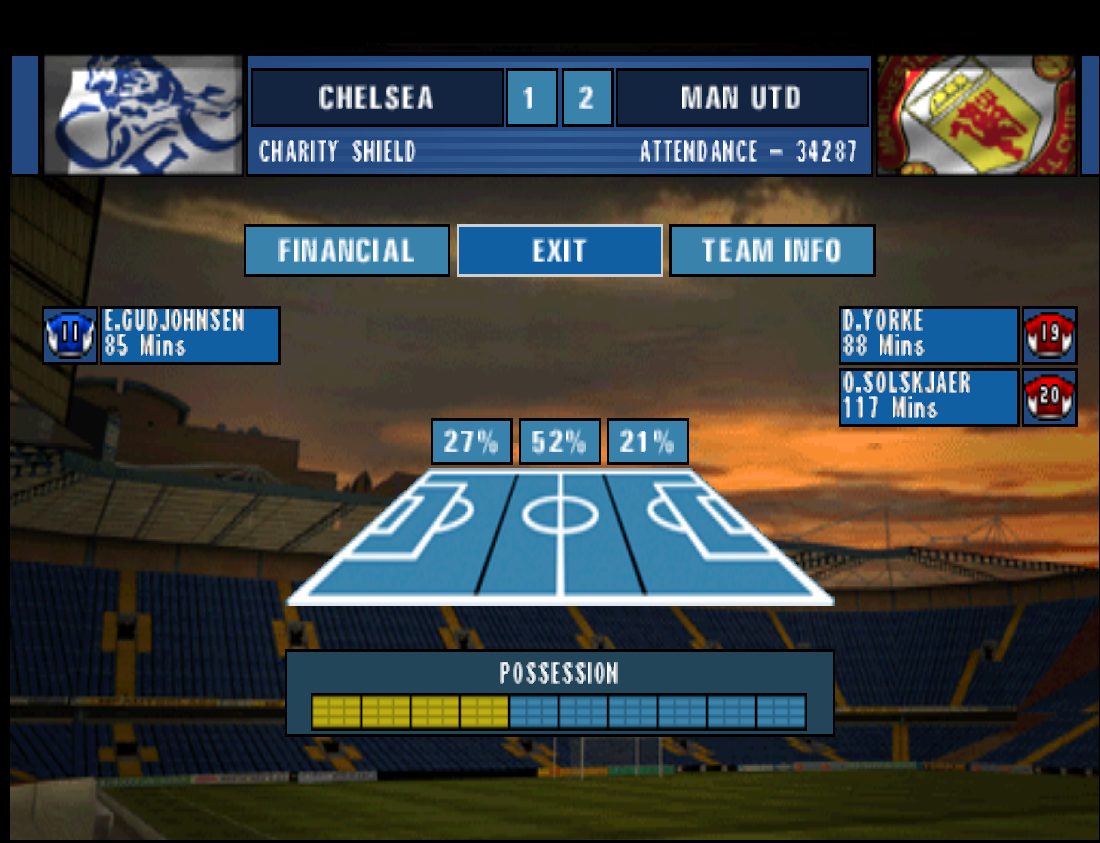Select the Exit button
Image resolution: width=1100 pixels, height=843 pixels.
pyautogui.click(x=559, y=250)
